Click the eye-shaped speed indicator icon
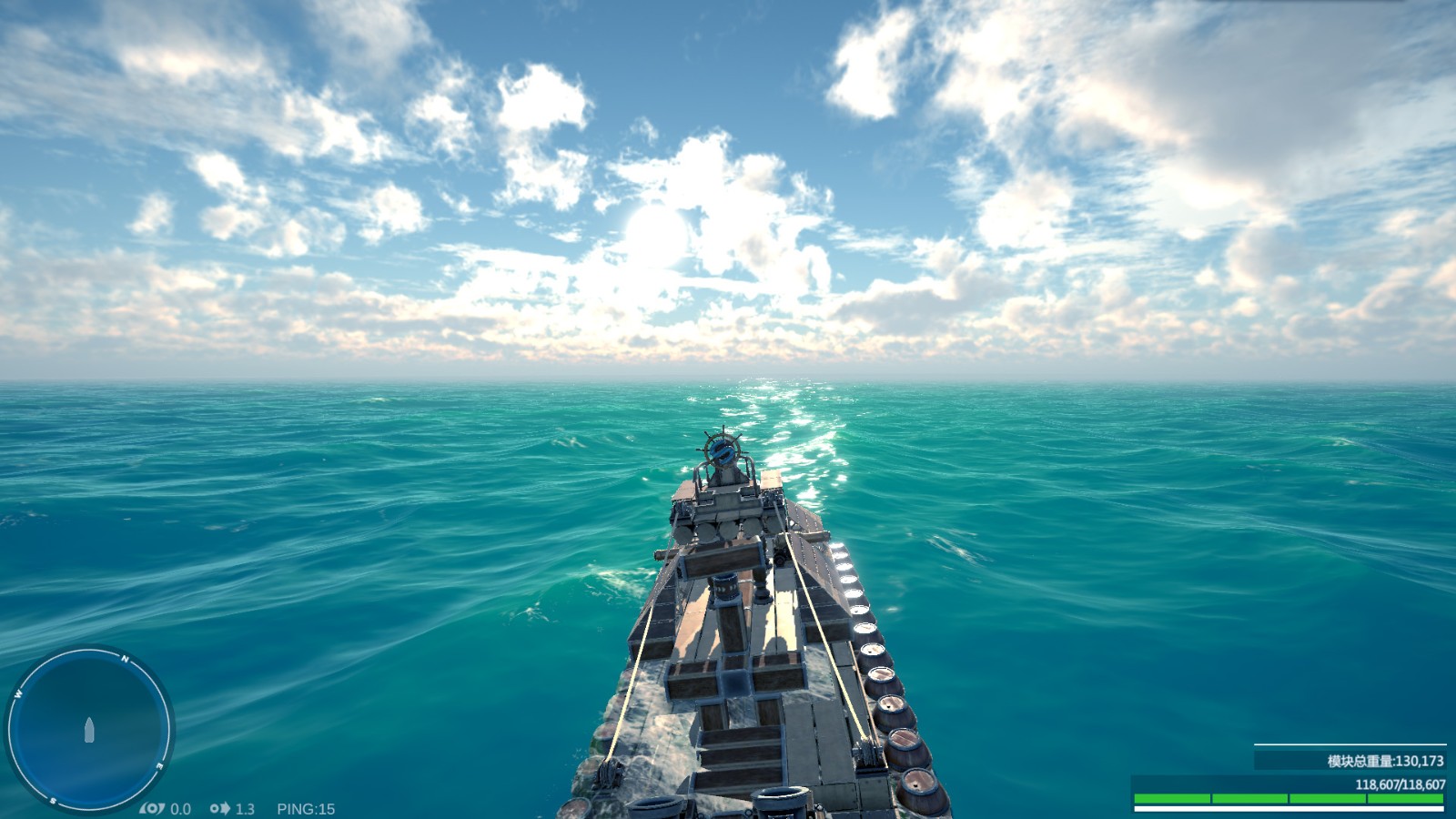 [152, 809]
